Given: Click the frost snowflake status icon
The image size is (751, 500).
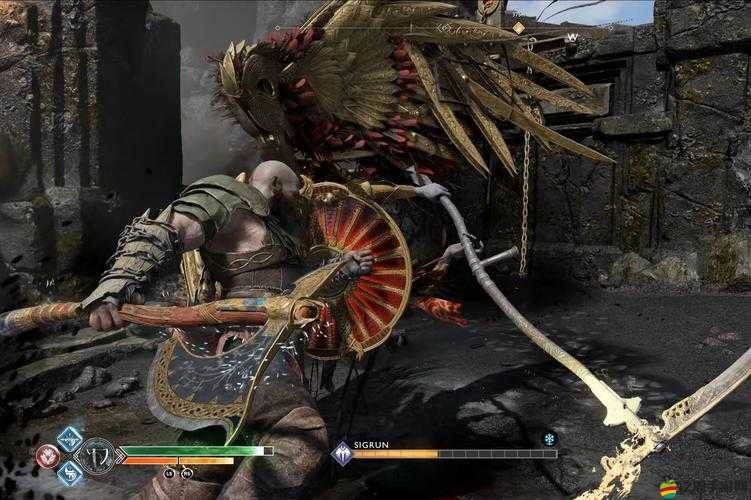Looking at the screenshot, I should click(548, 439).
